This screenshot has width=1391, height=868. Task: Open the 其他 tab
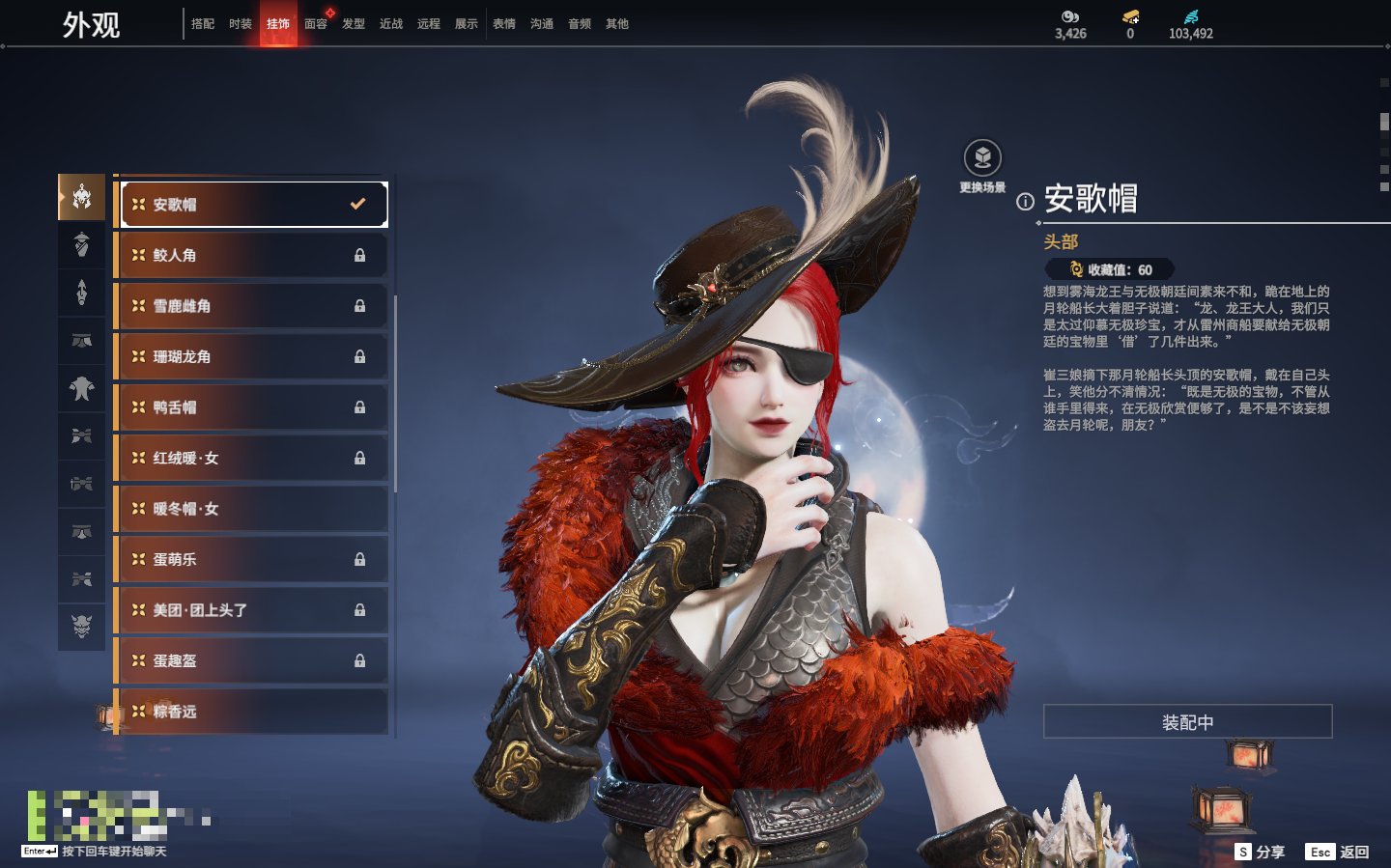coord(617,24)
